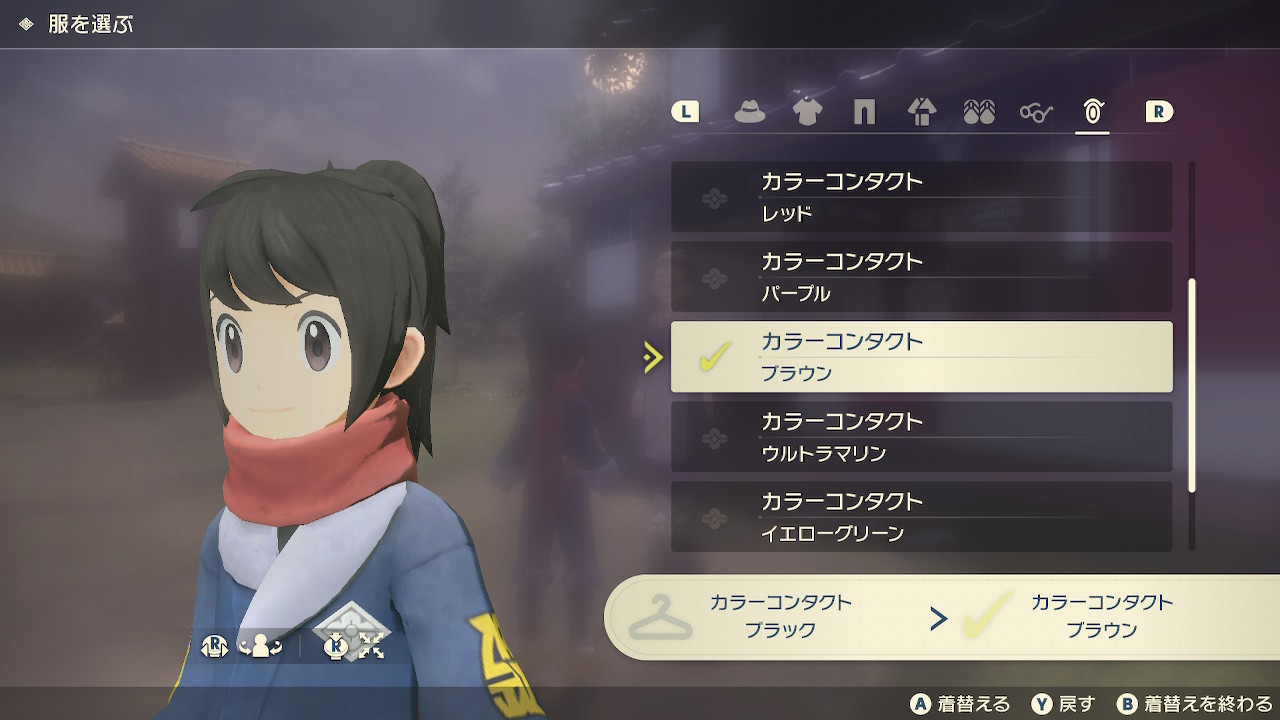Select the Yellow-Green contacts (イエローグリーン)
Viewport: 1280px width, 720px height.
coord(921,517)
